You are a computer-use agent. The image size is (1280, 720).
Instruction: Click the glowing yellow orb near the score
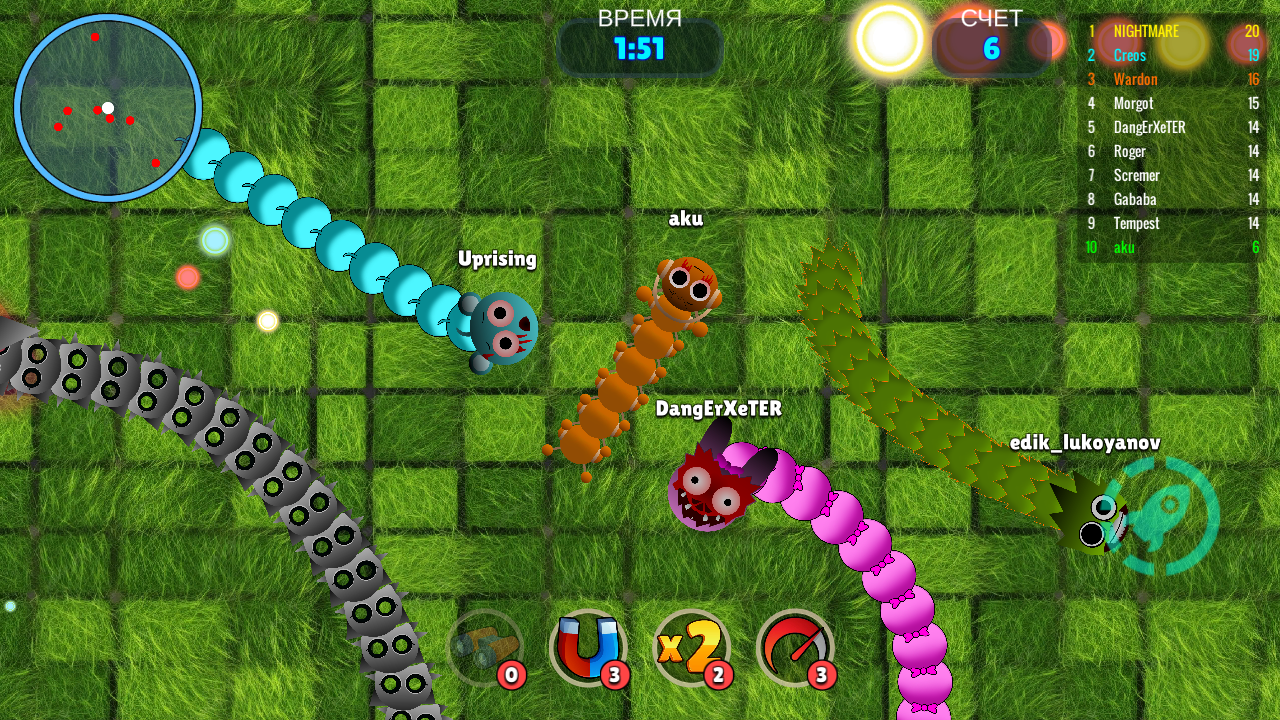pos(888,38)
